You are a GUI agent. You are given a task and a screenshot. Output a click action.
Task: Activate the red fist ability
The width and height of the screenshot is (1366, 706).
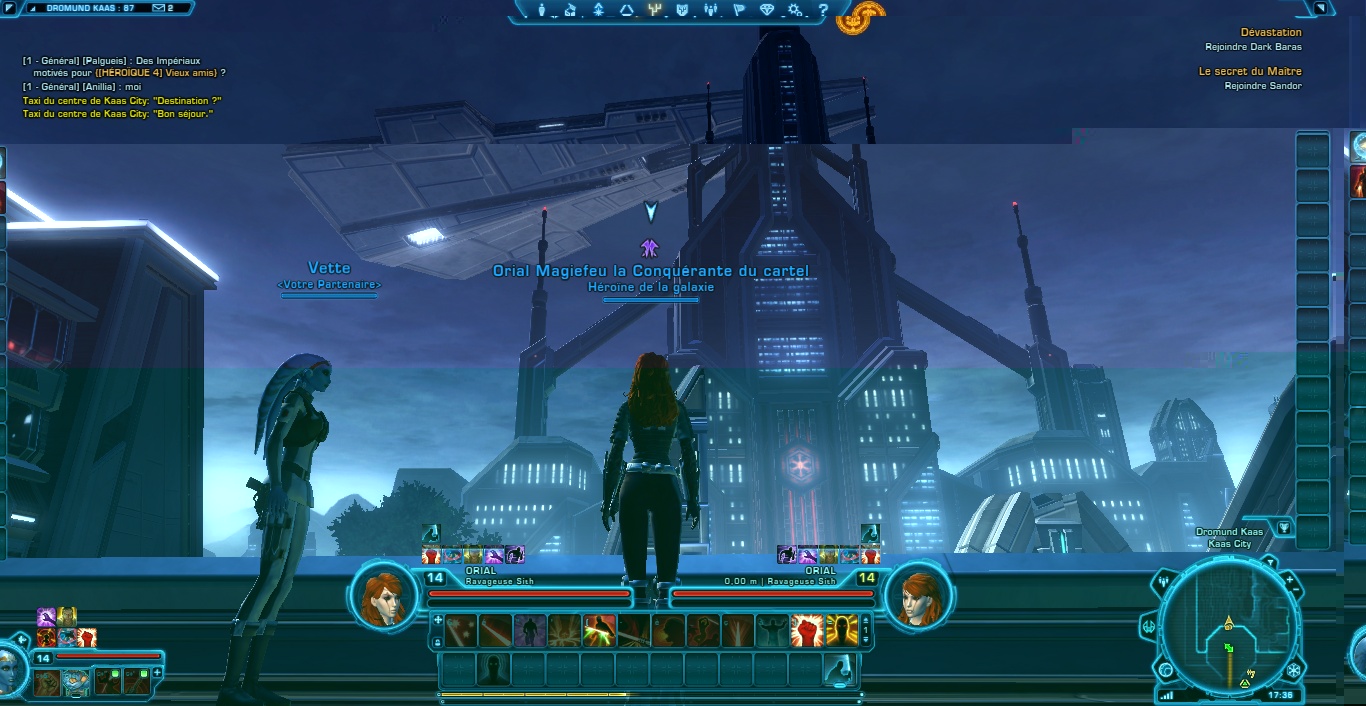(x=806, y=631)
